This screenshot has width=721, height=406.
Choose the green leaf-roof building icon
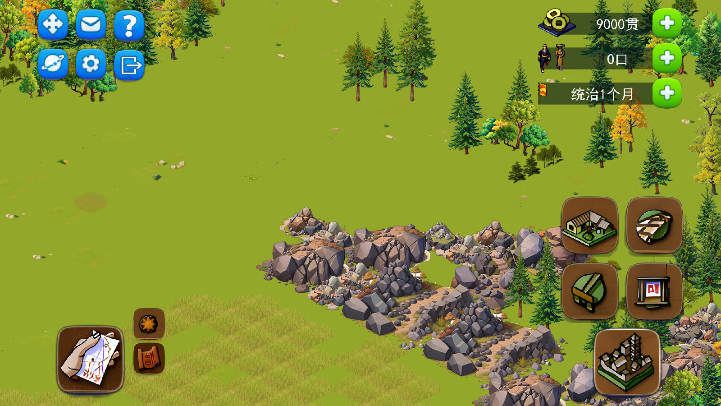(x=589, y=291)
